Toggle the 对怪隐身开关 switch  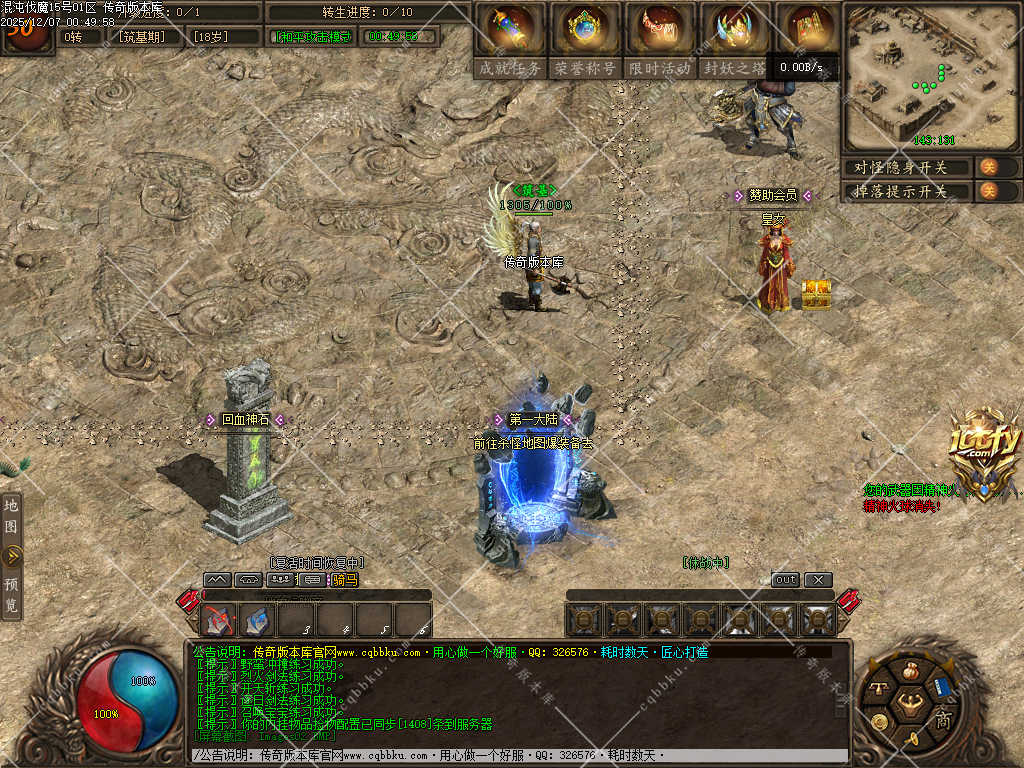[988, 167]
